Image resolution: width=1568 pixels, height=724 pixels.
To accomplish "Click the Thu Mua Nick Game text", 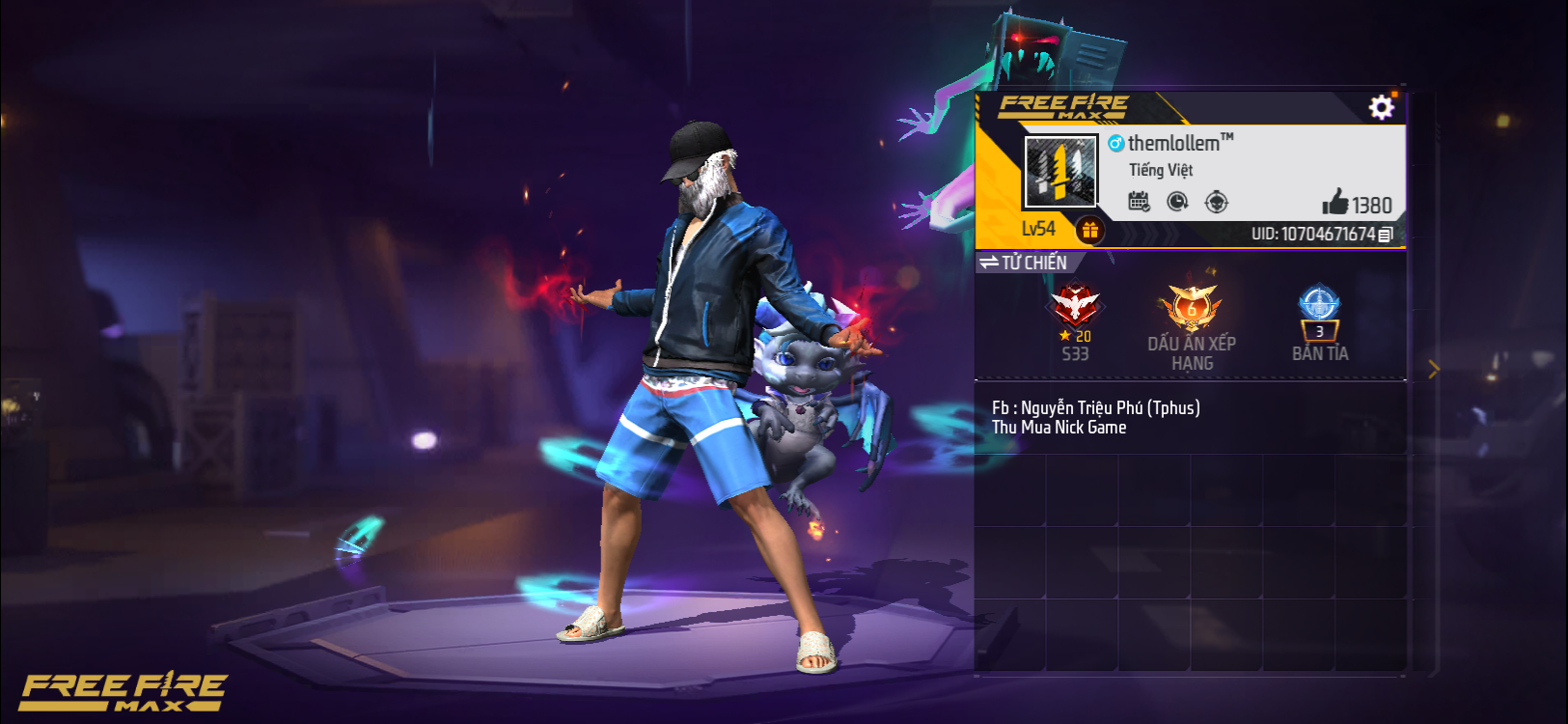I will (1058, 427).
